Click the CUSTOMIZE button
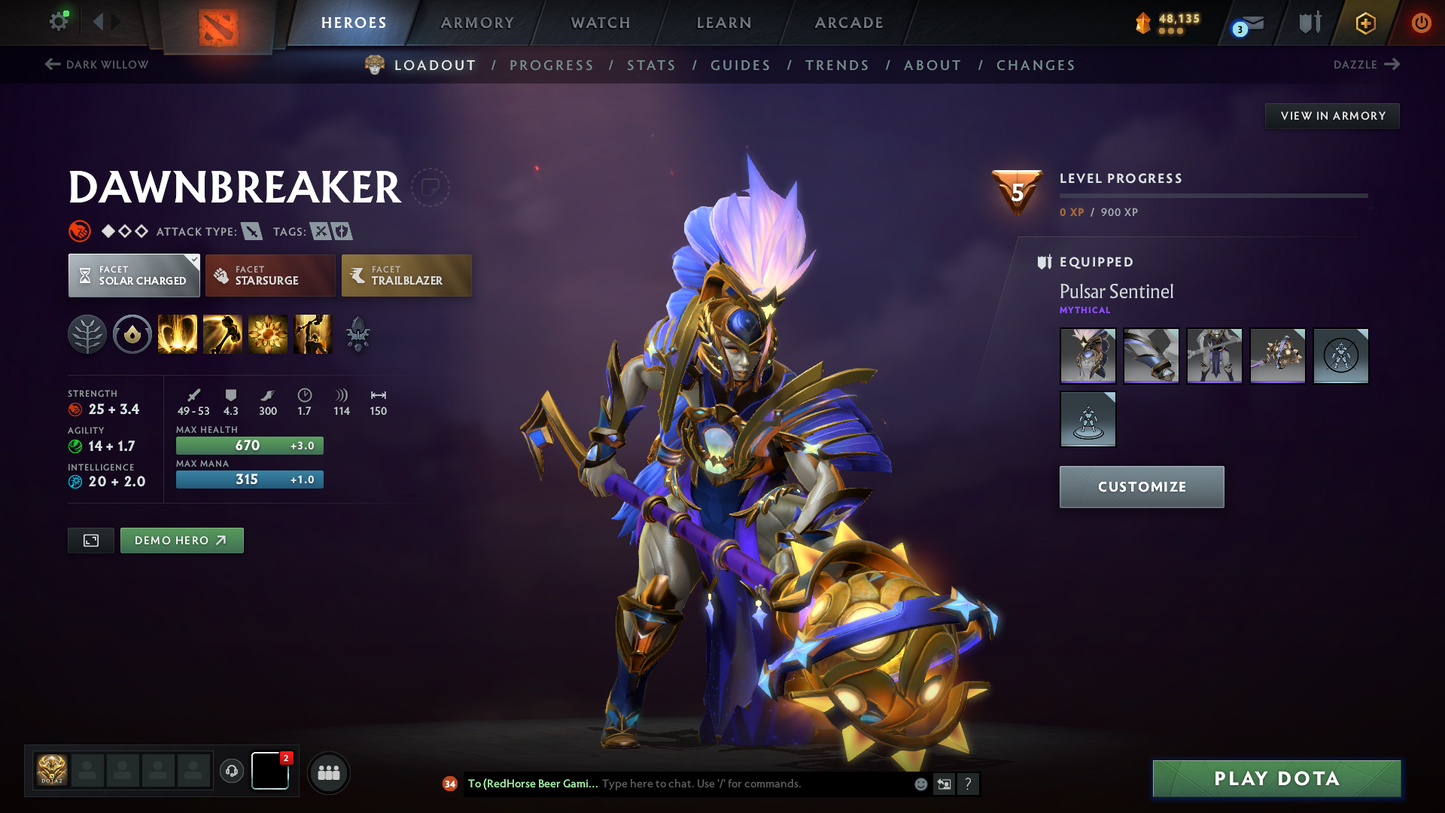This screenshot has height=813, width=1445. 1141,487
